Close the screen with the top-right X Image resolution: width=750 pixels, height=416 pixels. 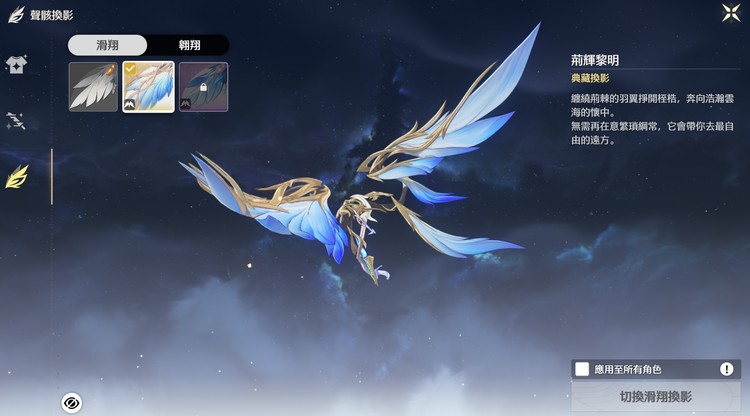[730, 13]
